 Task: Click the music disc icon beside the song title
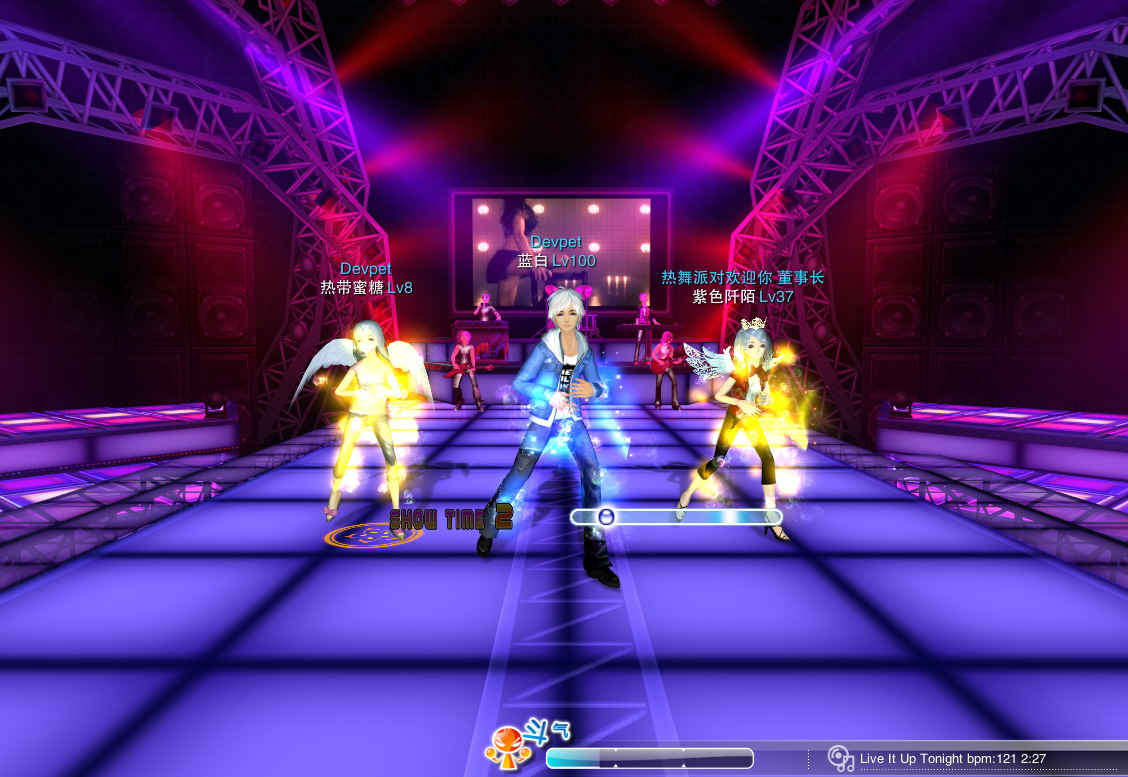(841, 758)
